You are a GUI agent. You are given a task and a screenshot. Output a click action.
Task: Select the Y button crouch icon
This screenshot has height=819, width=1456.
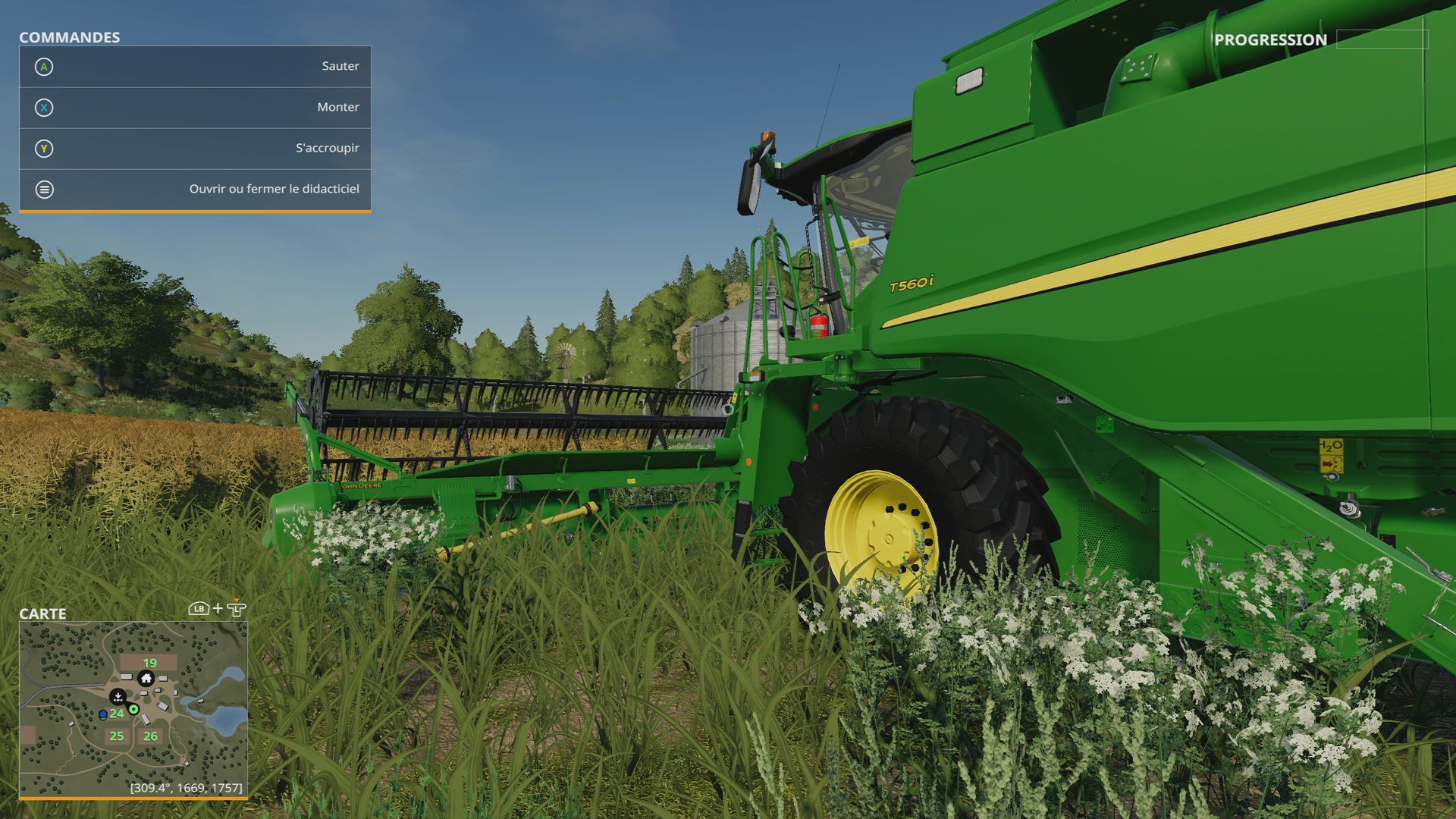45,149
